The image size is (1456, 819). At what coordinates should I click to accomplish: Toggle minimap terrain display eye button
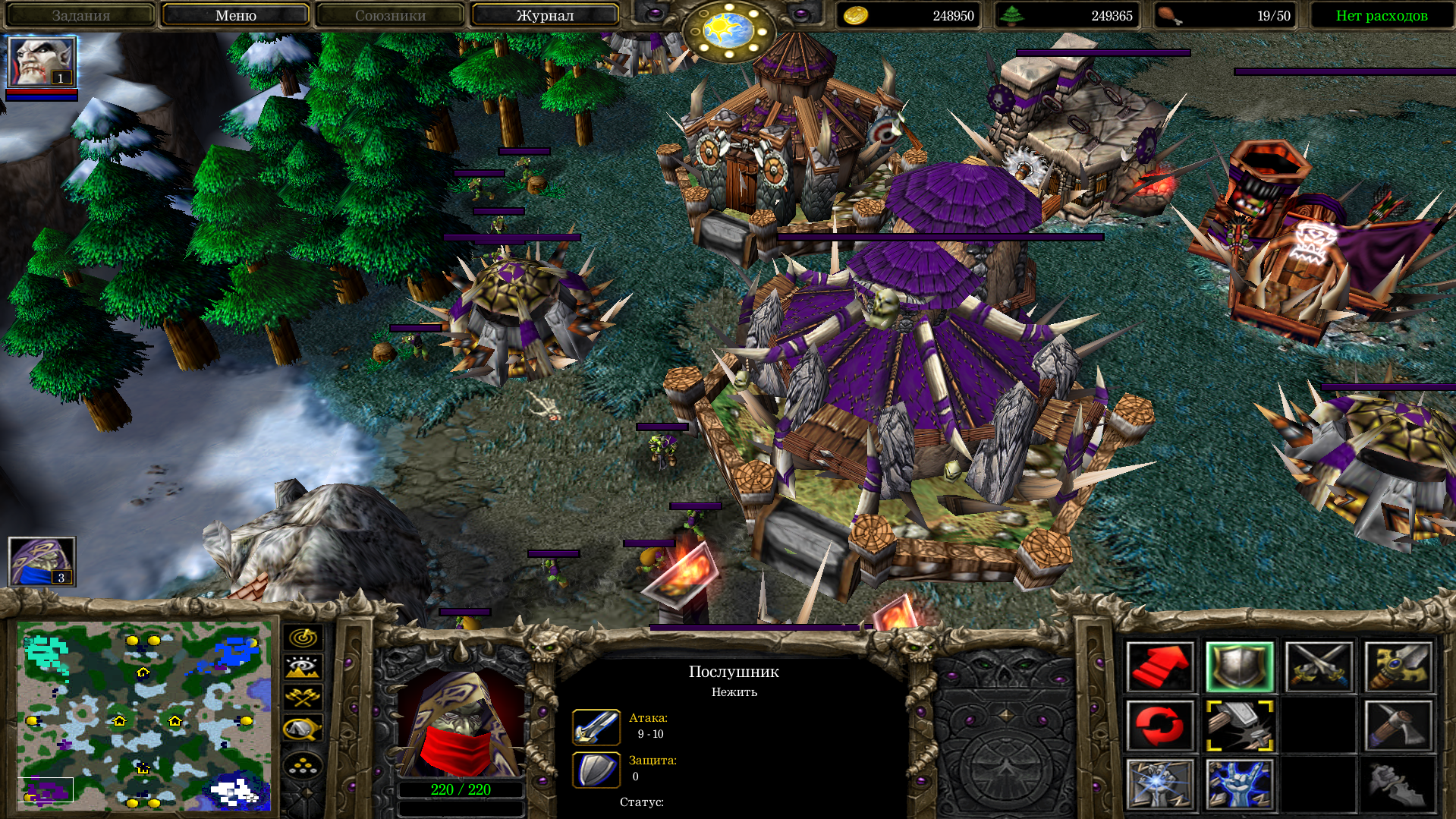click(x=303, y=667)
